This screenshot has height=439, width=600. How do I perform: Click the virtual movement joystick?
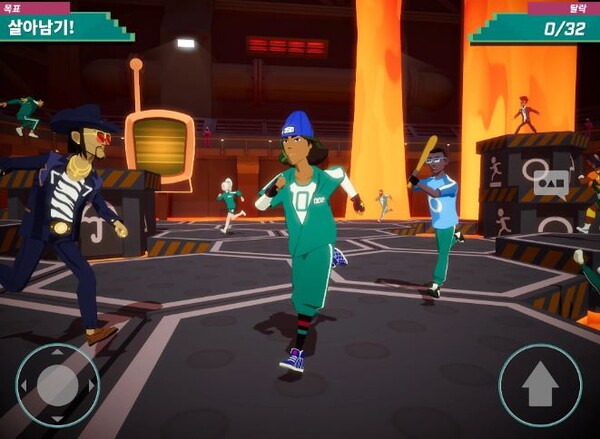(57, 385)
